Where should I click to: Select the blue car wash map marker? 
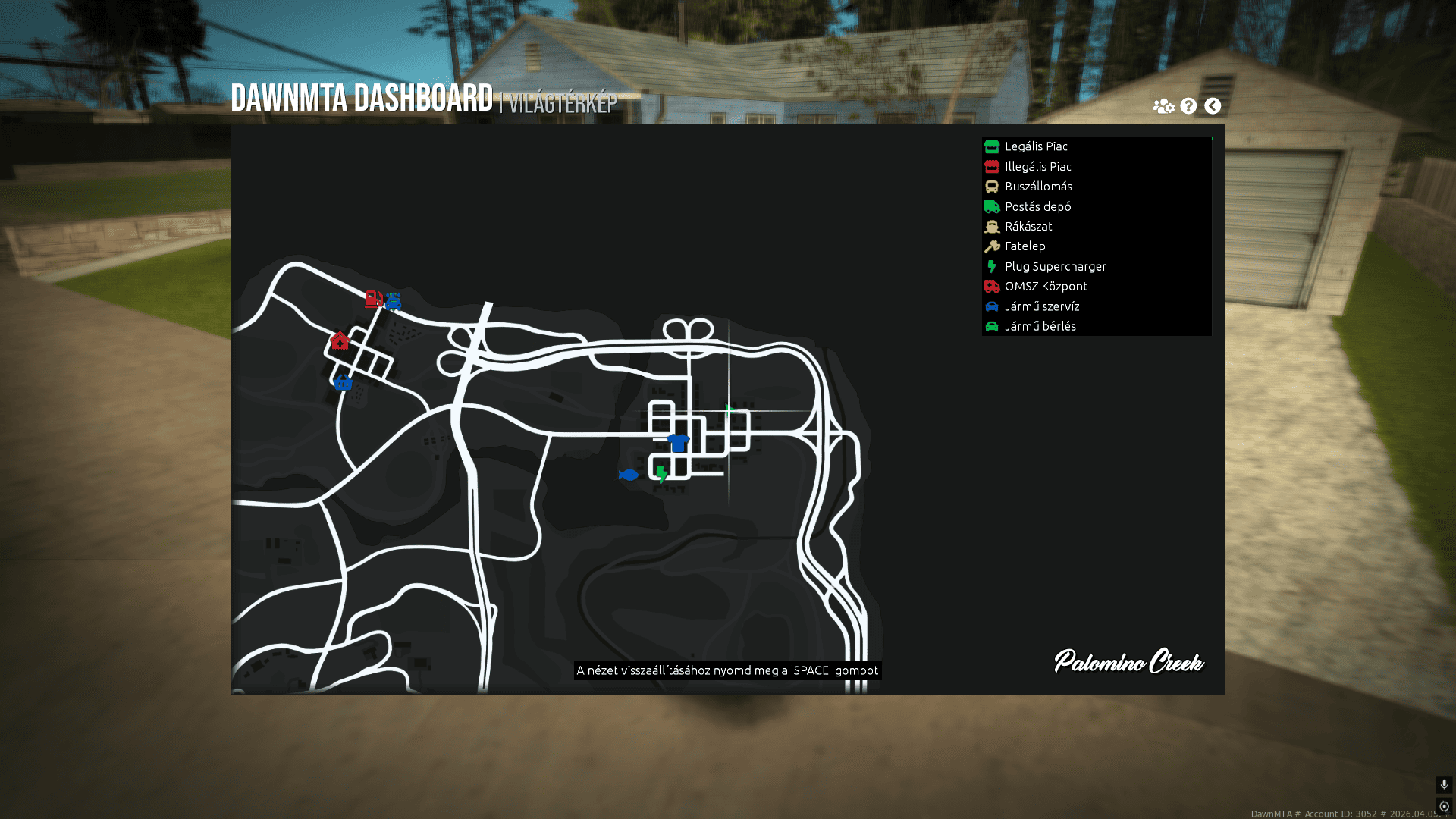pyautogui.click(x=393, y=302)
